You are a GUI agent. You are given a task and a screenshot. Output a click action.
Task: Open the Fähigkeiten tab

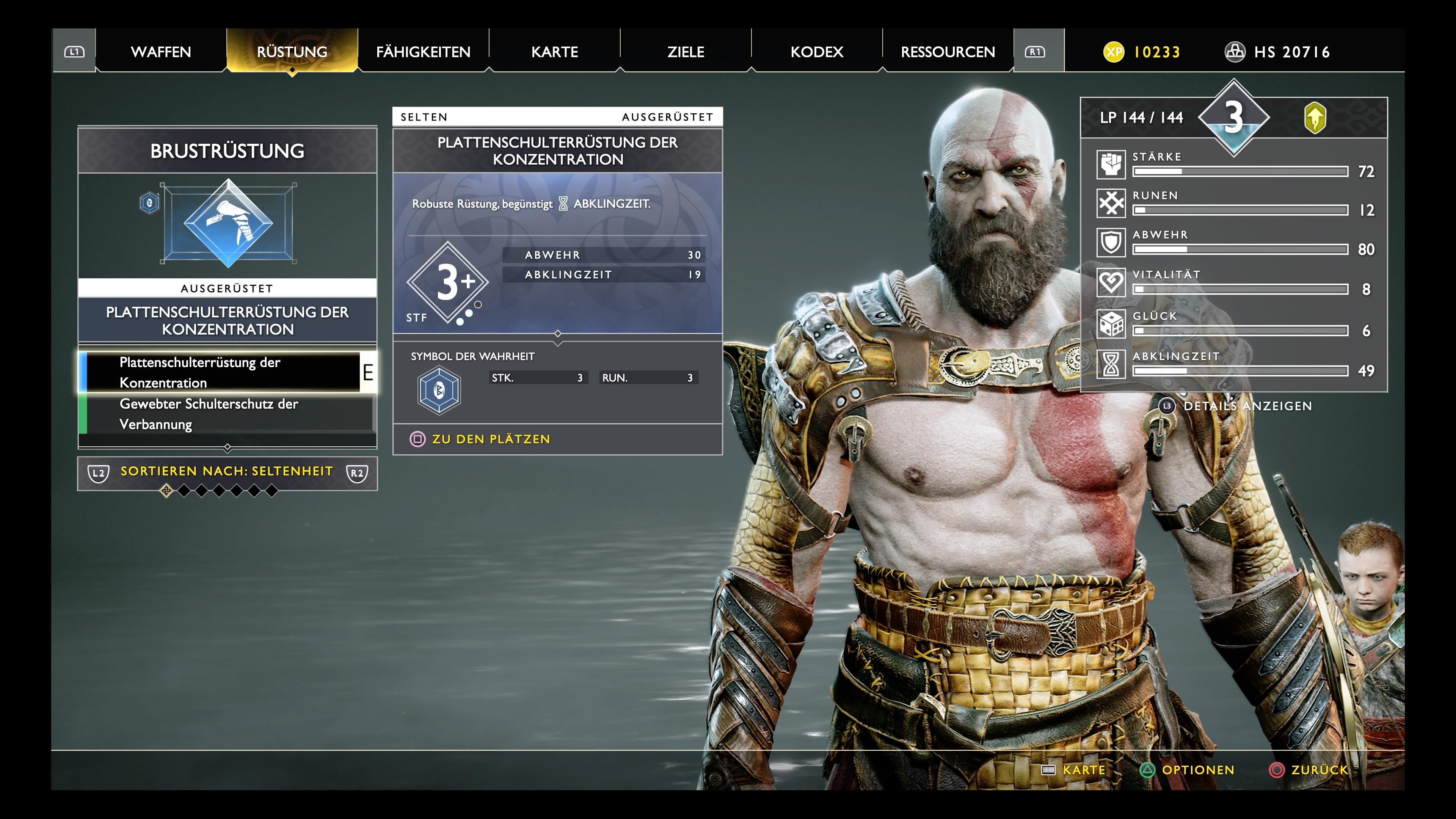[424, 52]
